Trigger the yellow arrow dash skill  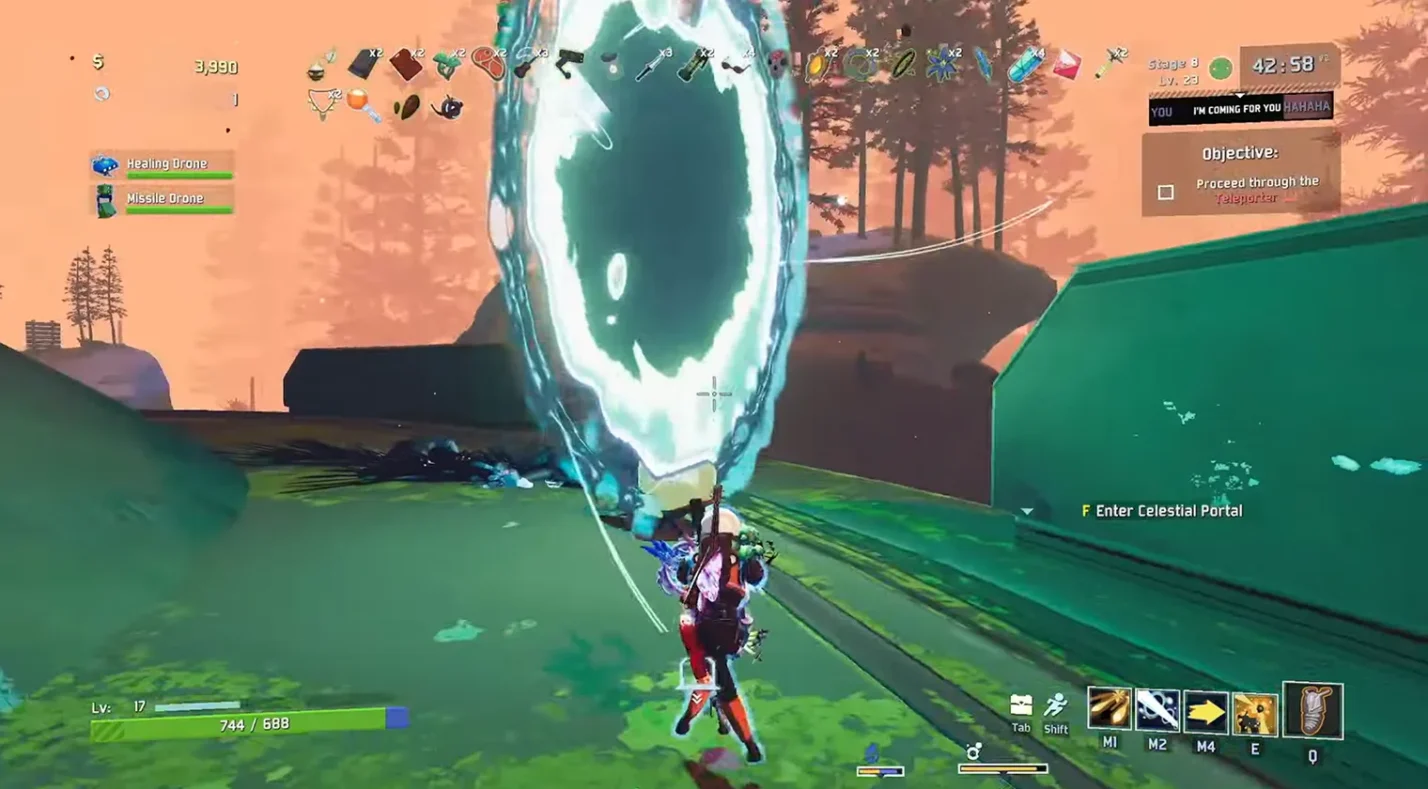[1205, 712]
